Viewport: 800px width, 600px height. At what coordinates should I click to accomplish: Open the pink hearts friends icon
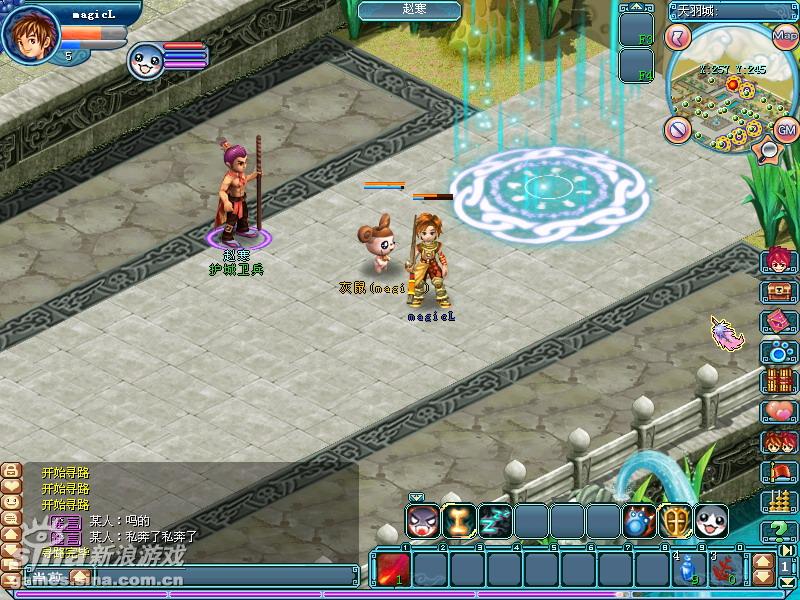[777, 411]
